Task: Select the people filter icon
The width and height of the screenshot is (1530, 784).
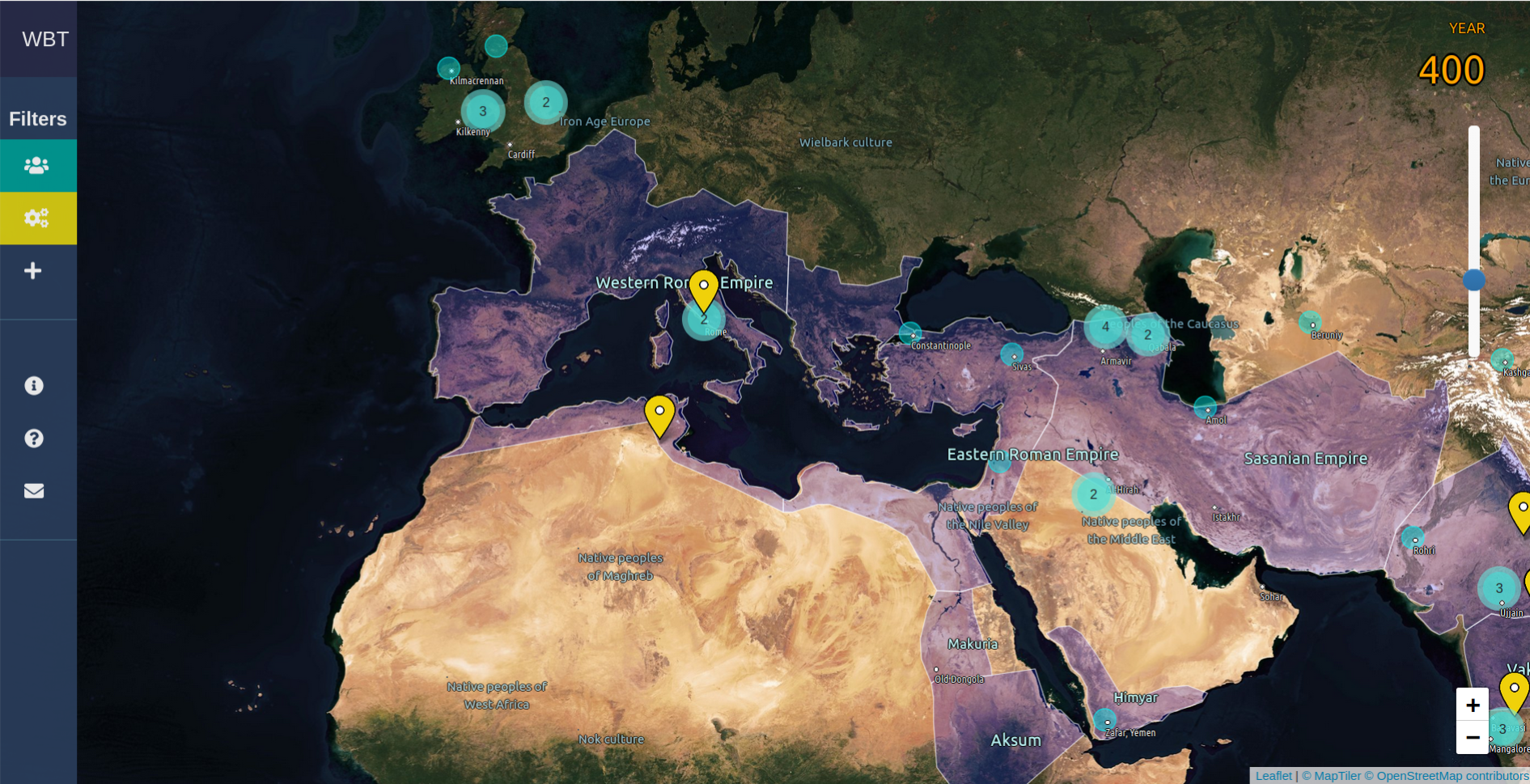Action: 37,165
